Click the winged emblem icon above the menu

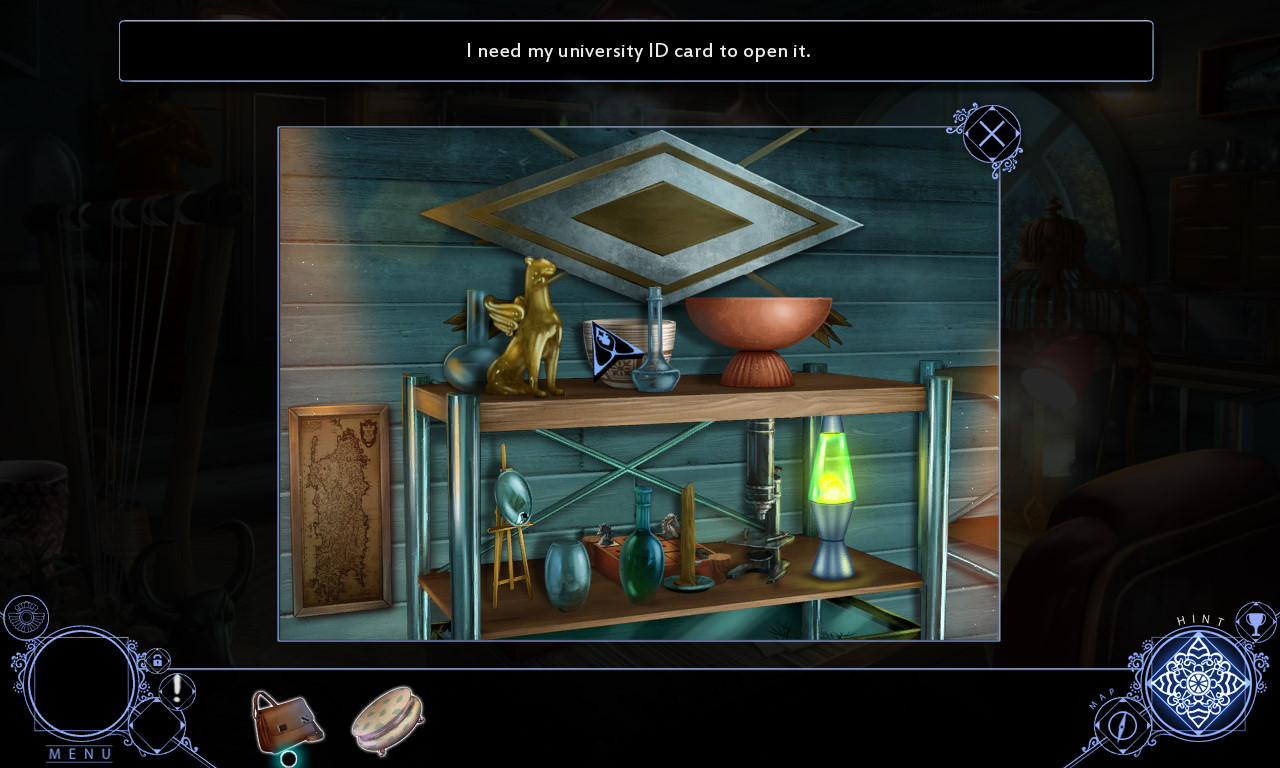[x=25, y=617]
